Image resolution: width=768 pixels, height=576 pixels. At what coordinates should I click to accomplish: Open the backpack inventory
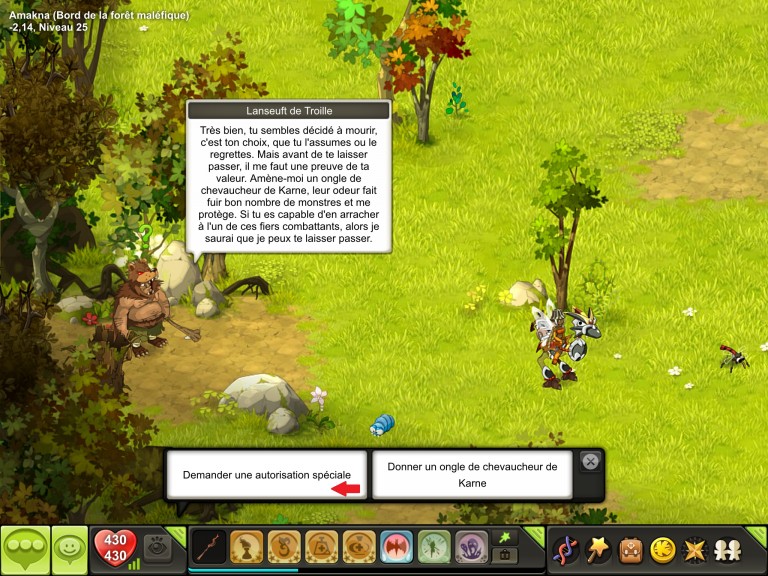pyautogui.click(x=630, y=549)
